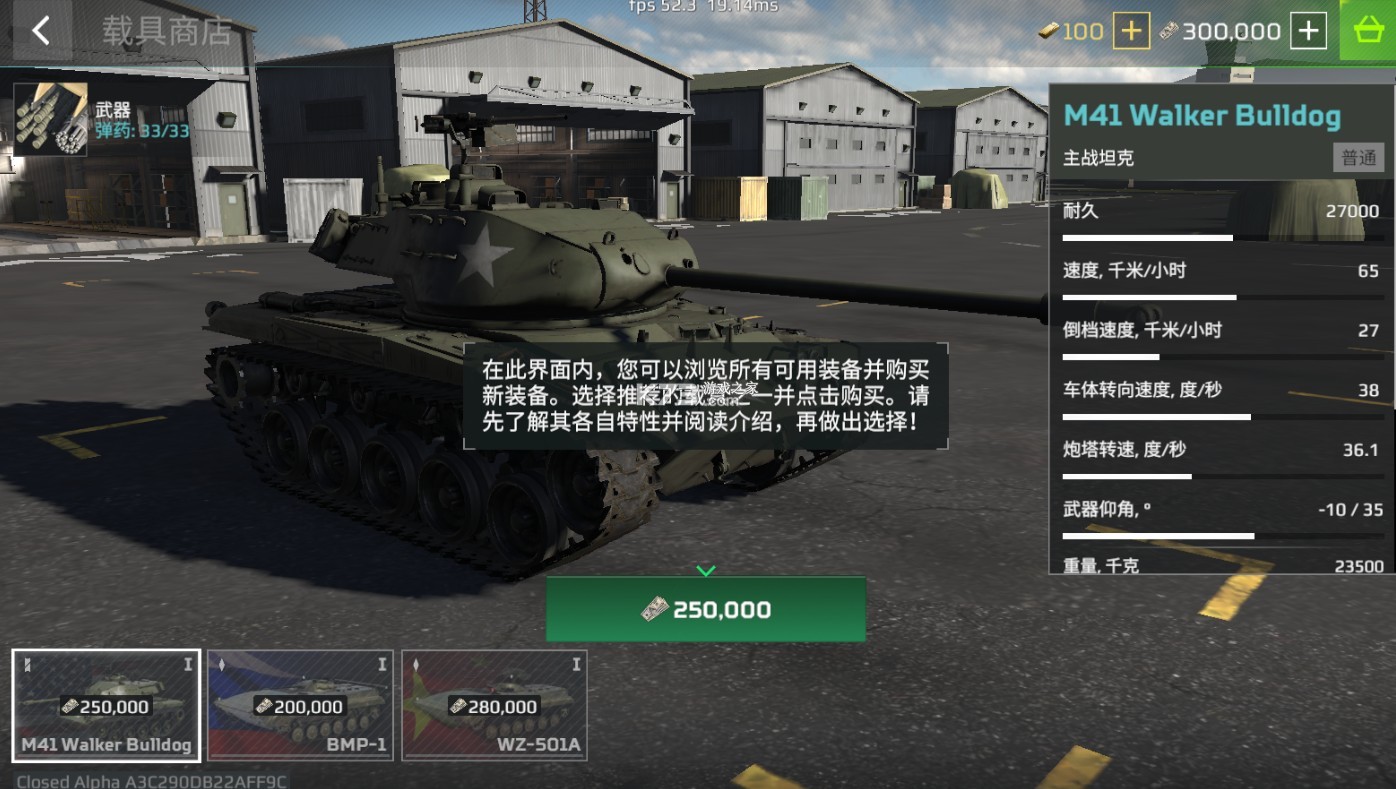Screen dimensions: 1396x789
Task: Pick the WZ-501A vehicle card
Action: point(494,706)
